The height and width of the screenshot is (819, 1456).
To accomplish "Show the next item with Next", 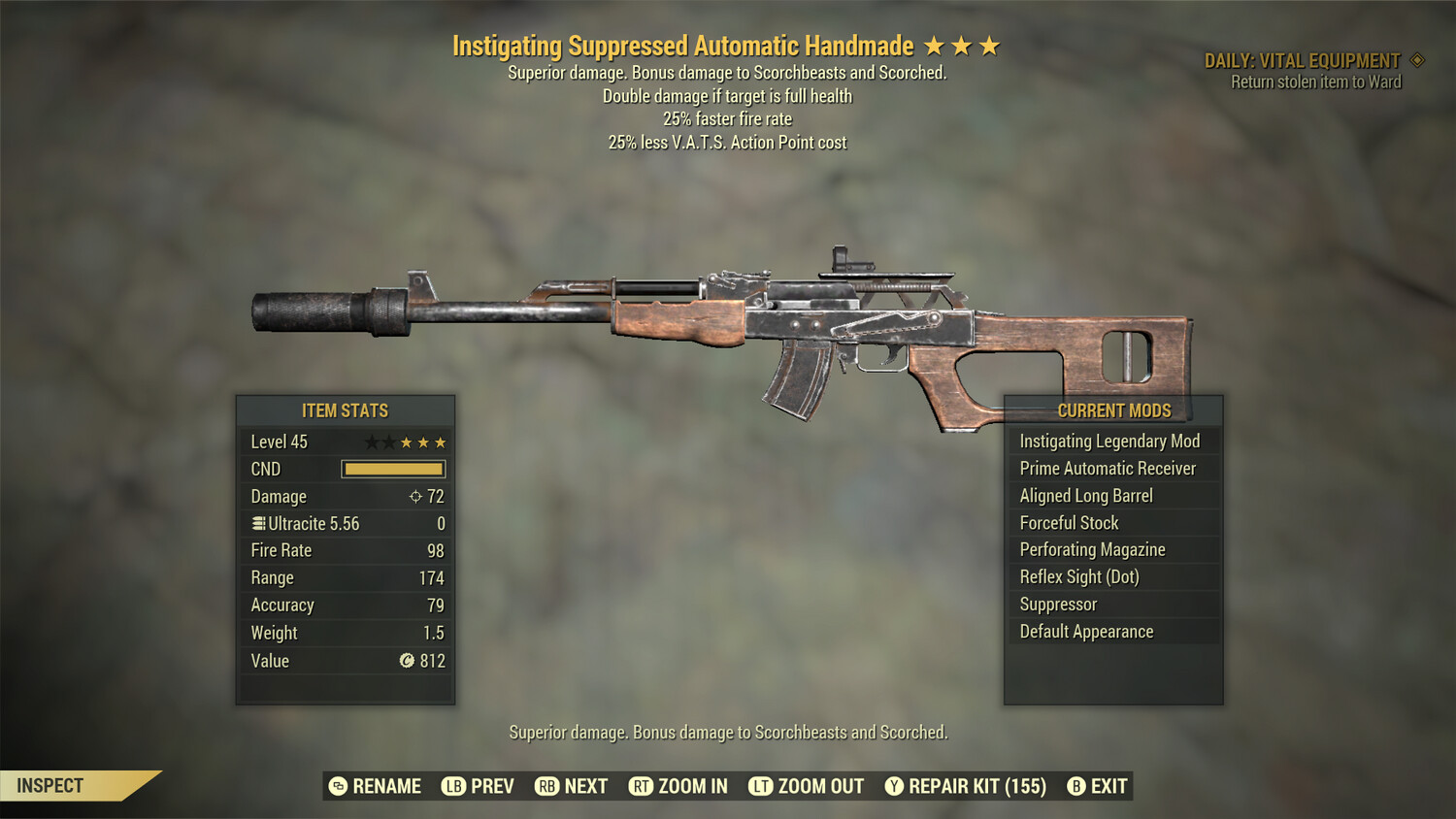I will coord(572,786).
